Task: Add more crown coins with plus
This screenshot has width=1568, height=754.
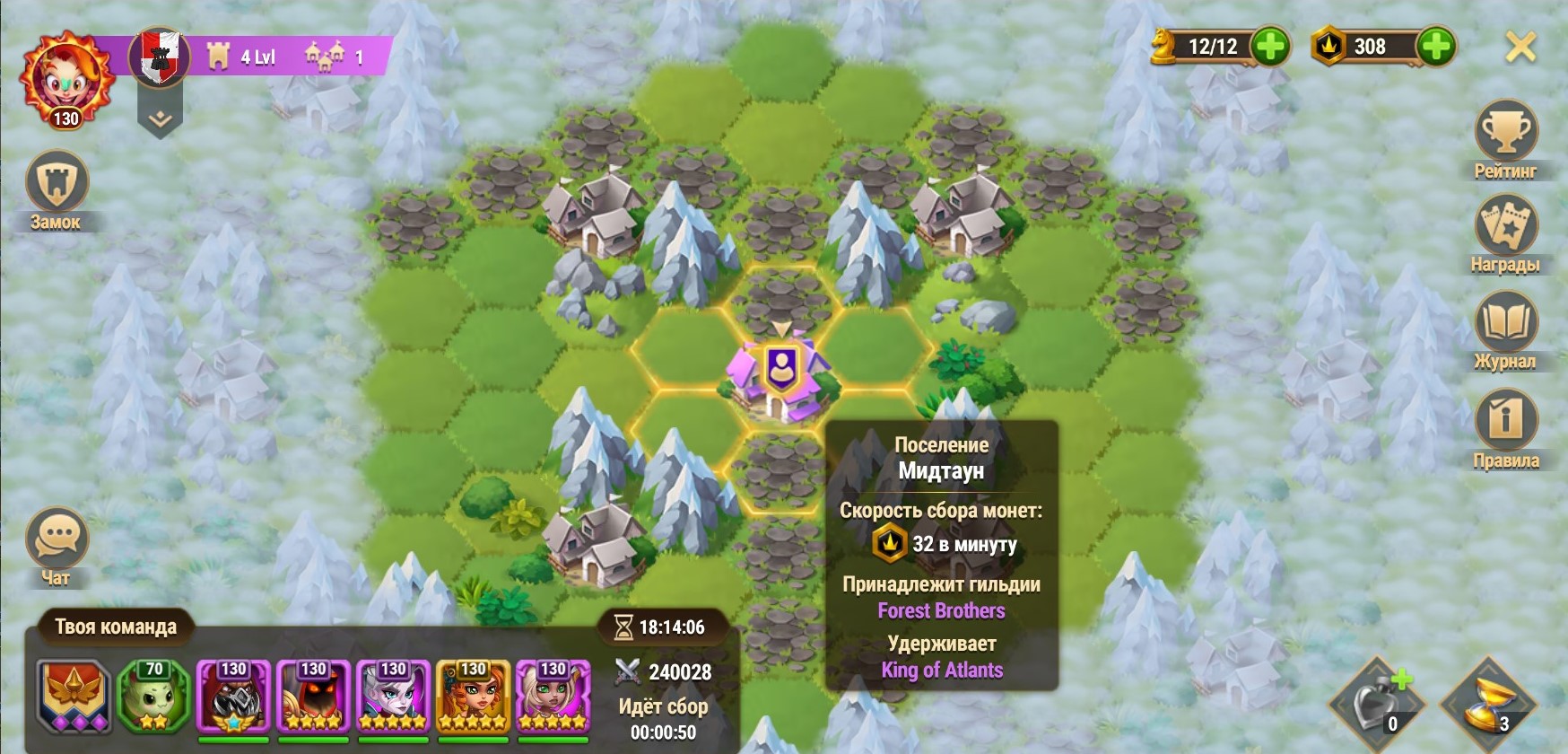Action: 1436,47
